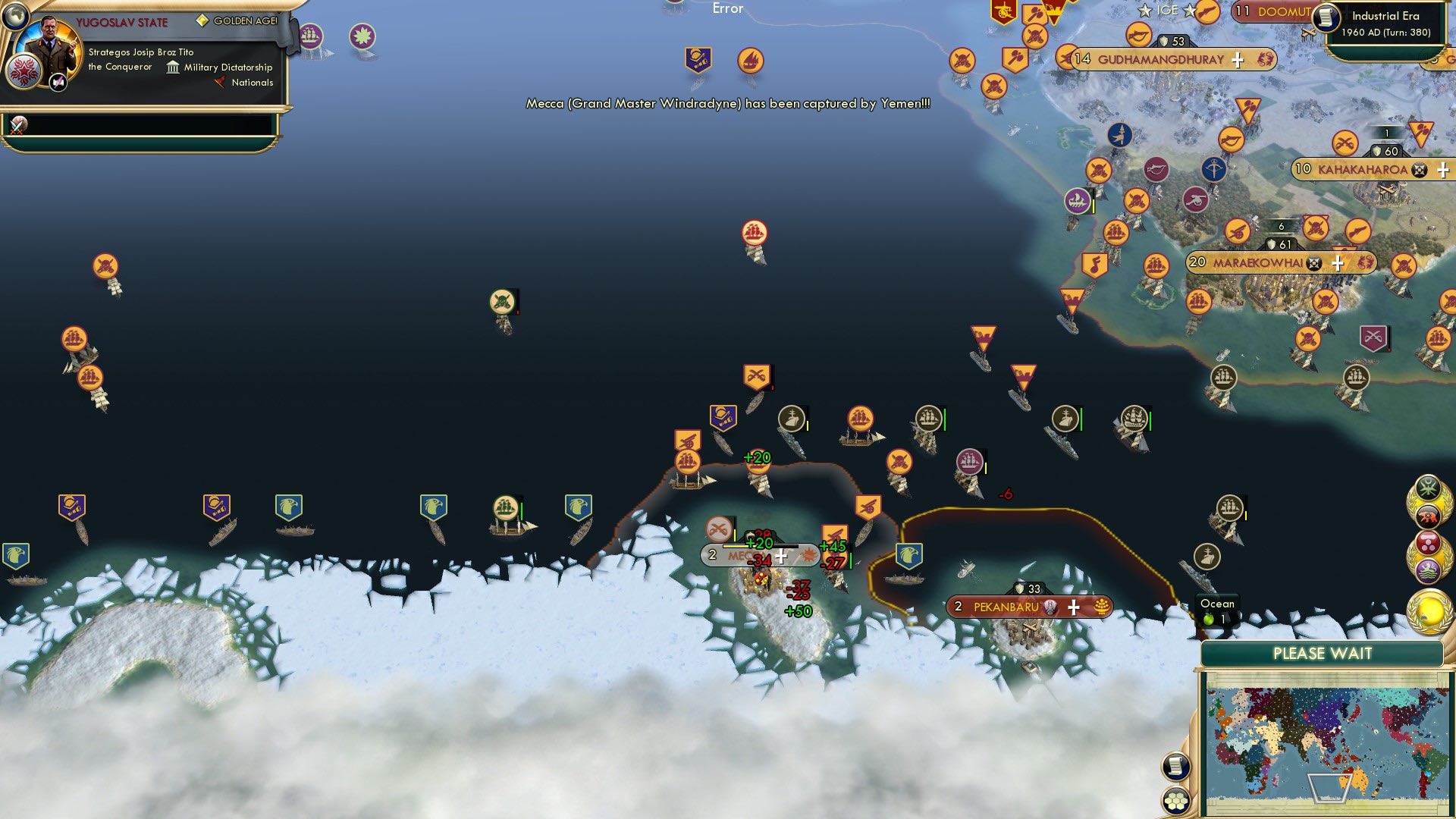
Task: Toggle the puppet indicator on Kahakaharoa banner
Action: click(1420, 170)
